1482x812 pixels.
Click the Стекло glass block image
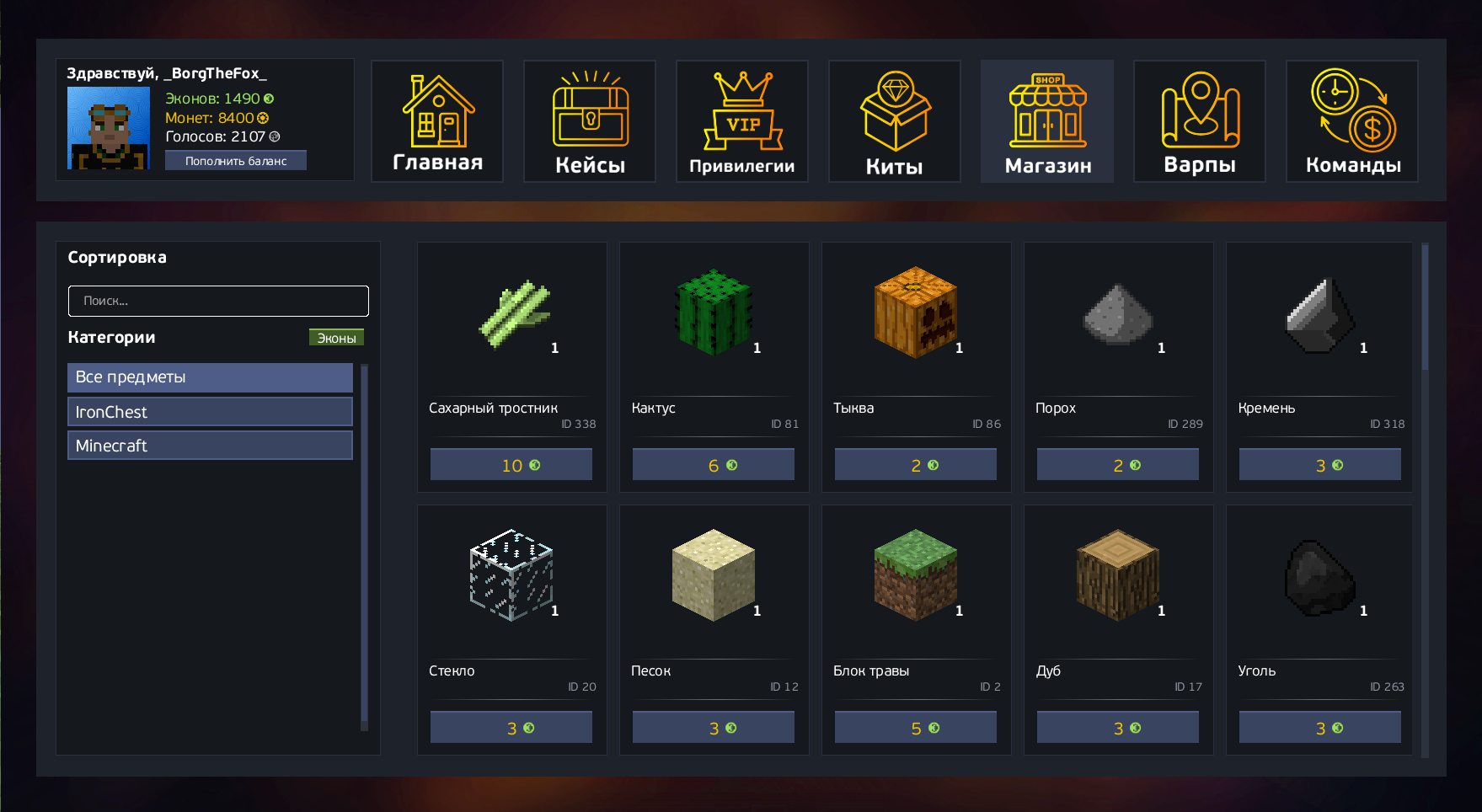pyautogui.click(x=511, y=575)
